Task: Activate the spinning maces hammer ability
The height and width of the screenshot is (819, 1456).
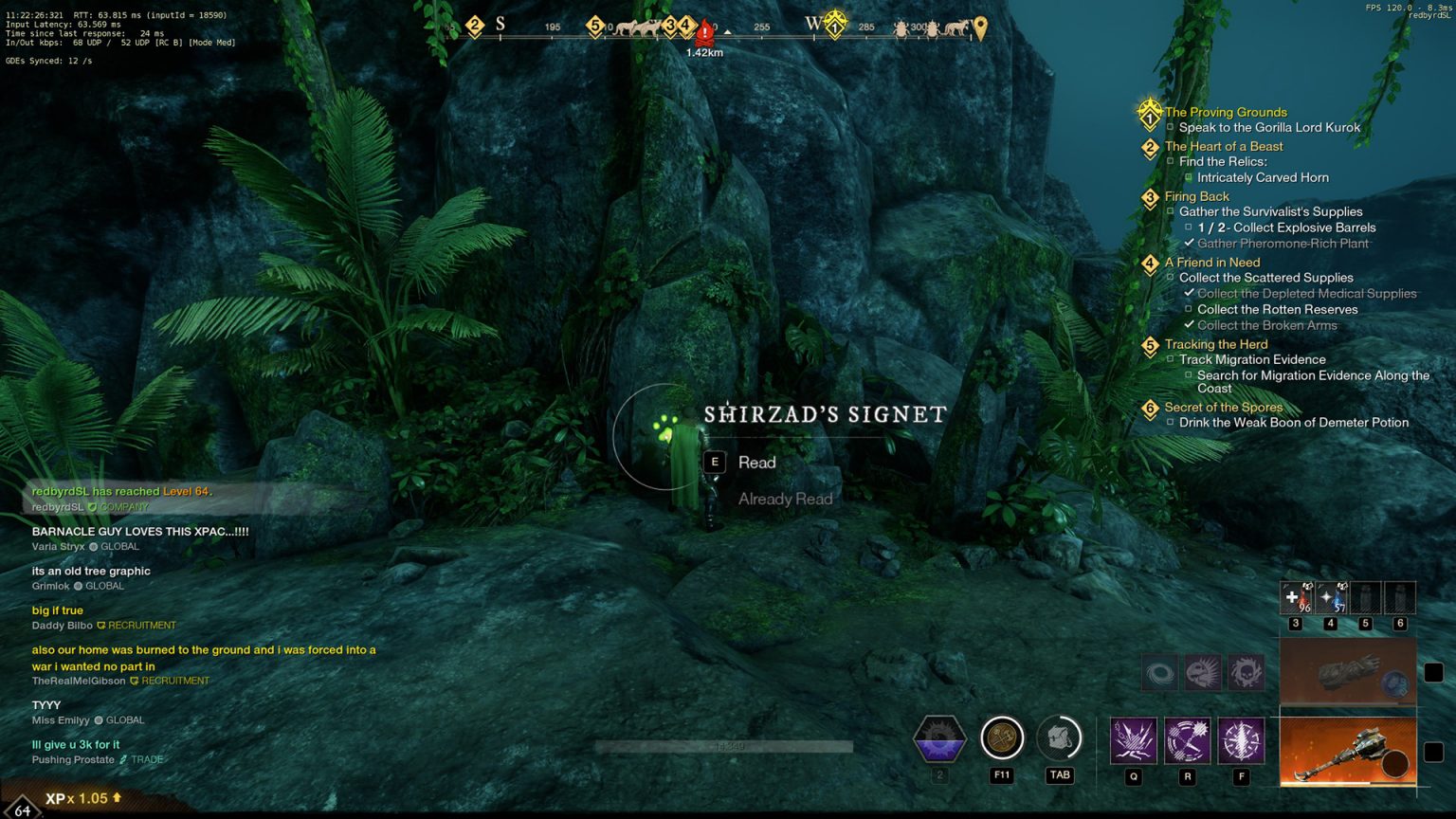Action: click(1187, 740)
